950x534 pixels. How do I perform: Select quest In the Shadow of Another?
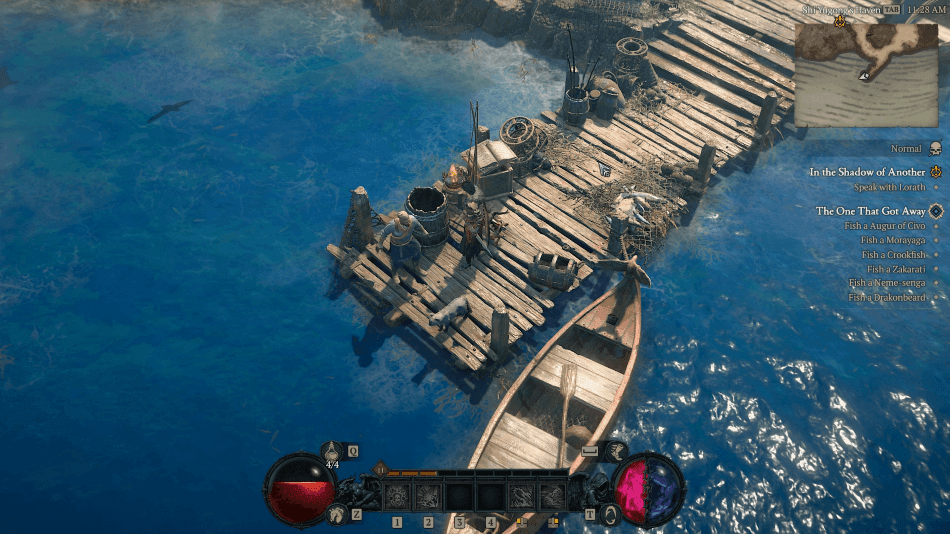pos(867,172)
